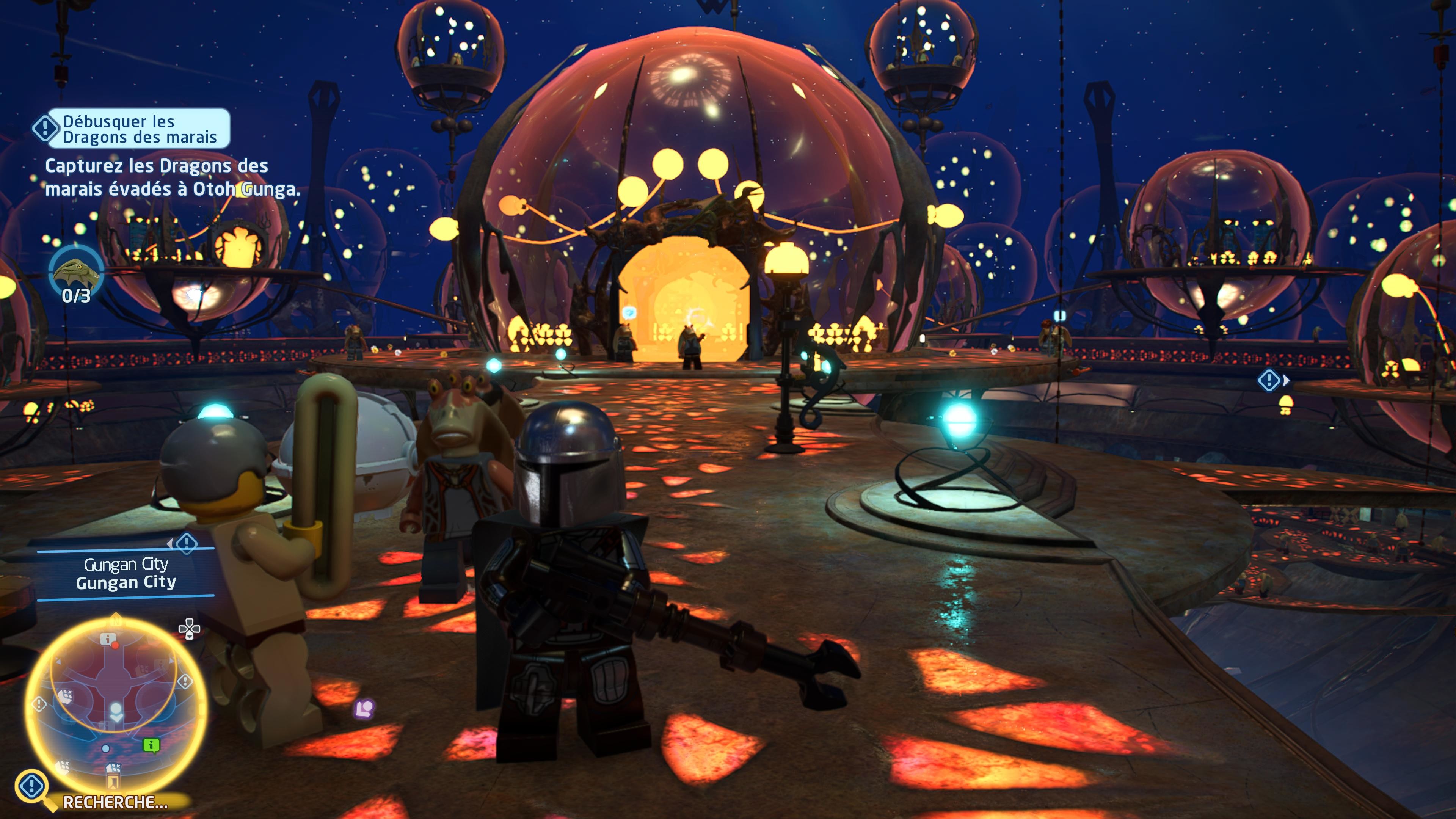Screen dimensions: 1456x819
Task: Select the green info speech-bubble marker on minimap
Action: tap(151, 745)
